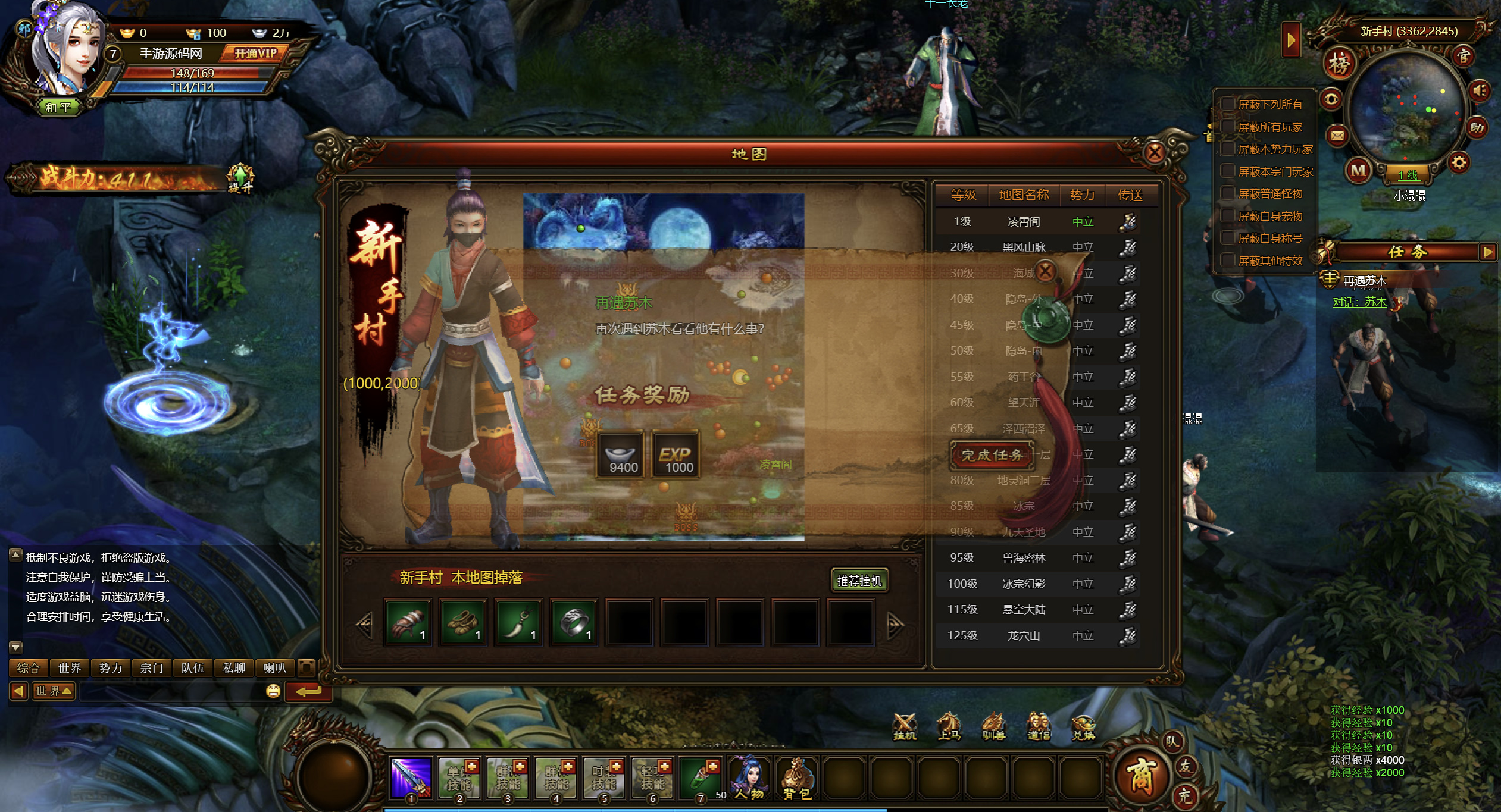Toggle 屏蔽所有玩家 hide all players checkbox
The width and height of the screenshot is (1501, 812).
click(x=1227, y=127)
